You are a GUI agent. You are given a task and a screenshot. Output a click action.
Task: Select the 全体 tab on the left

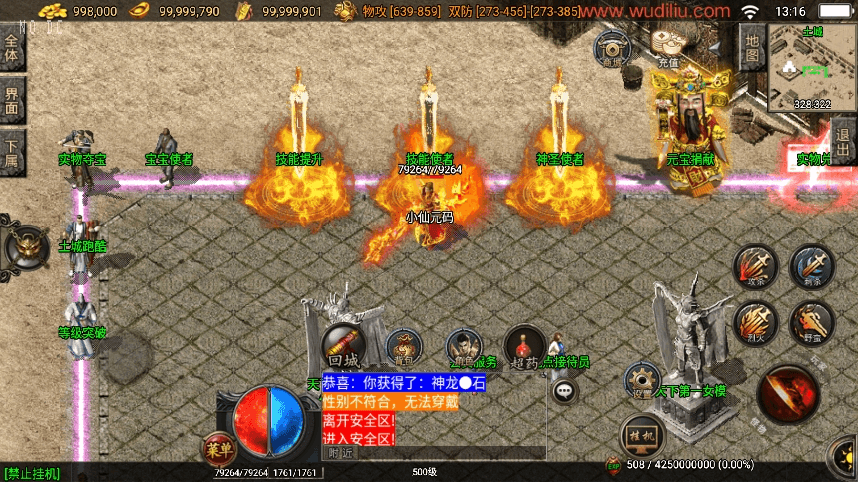point(12,47)
